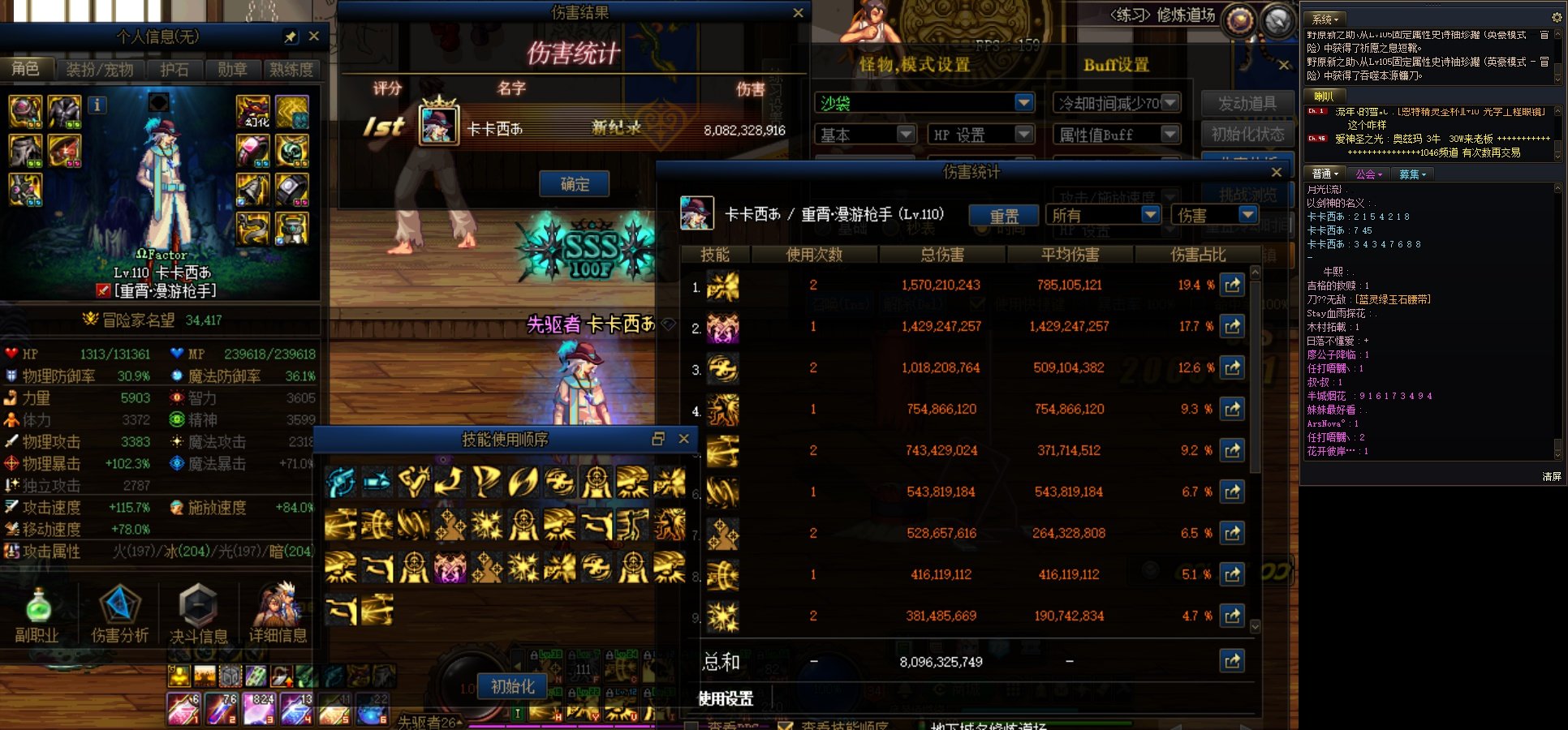Select the first revolver skill icon in 技能使用顺序 panel
This screenshot has height=730, width=1568.
point(342,483)
